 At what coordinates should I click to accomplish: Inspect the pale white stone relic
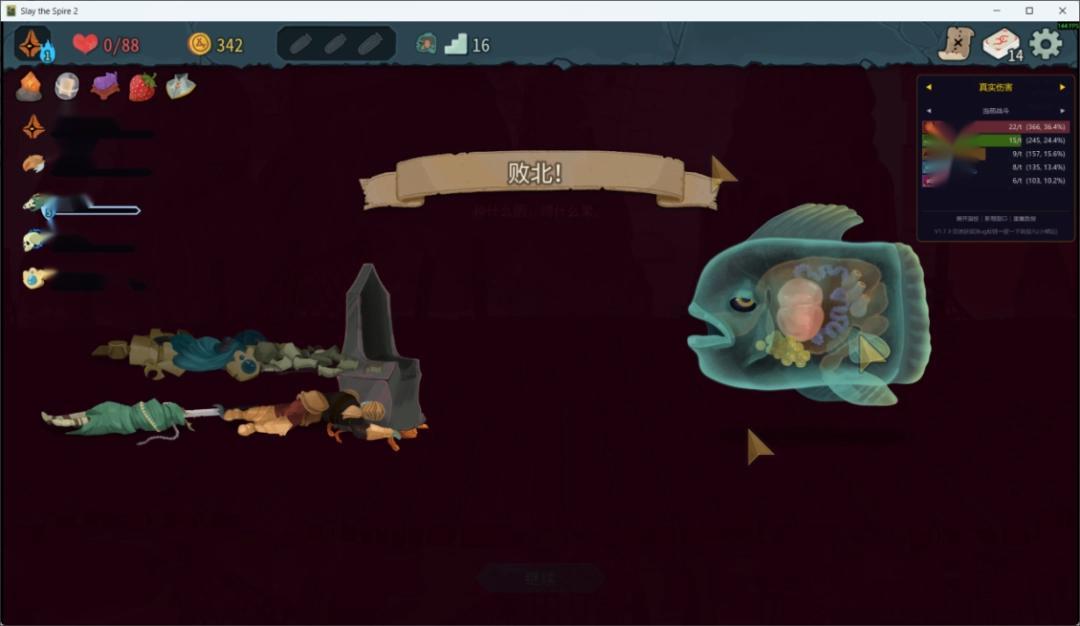pyautogui.click(x=67, y=87)
